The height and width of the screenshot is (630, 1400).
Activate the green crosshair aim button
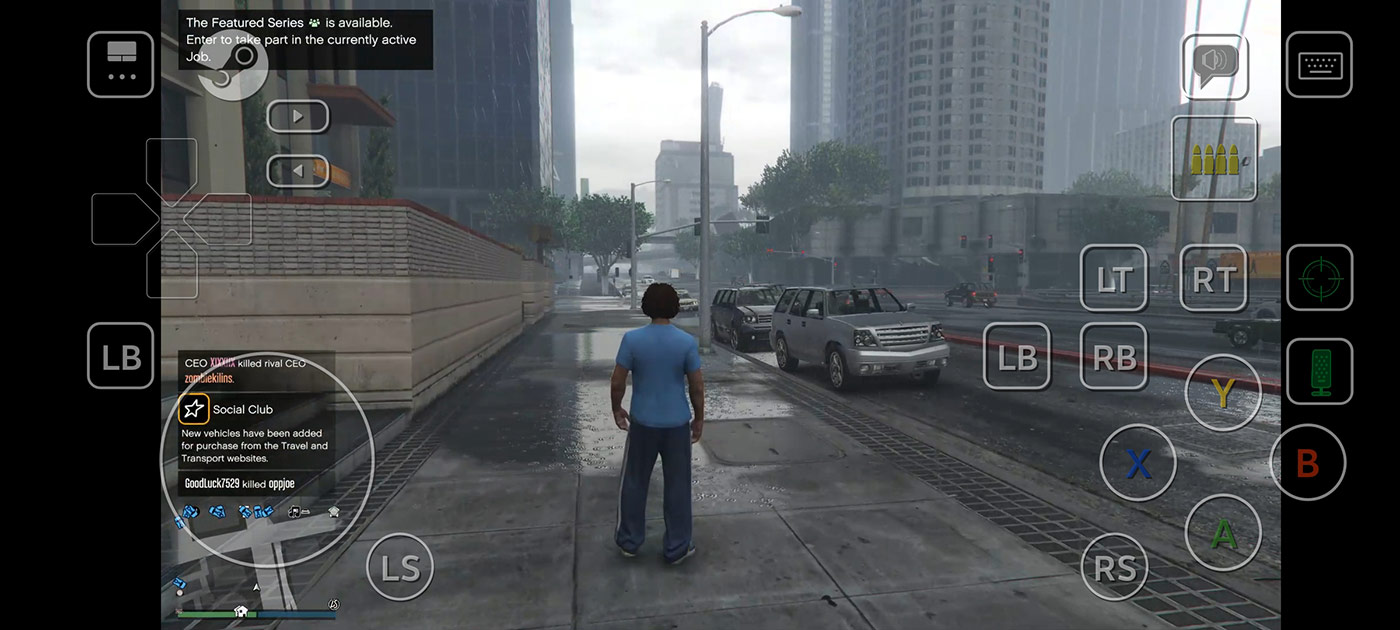(1319, 278)
